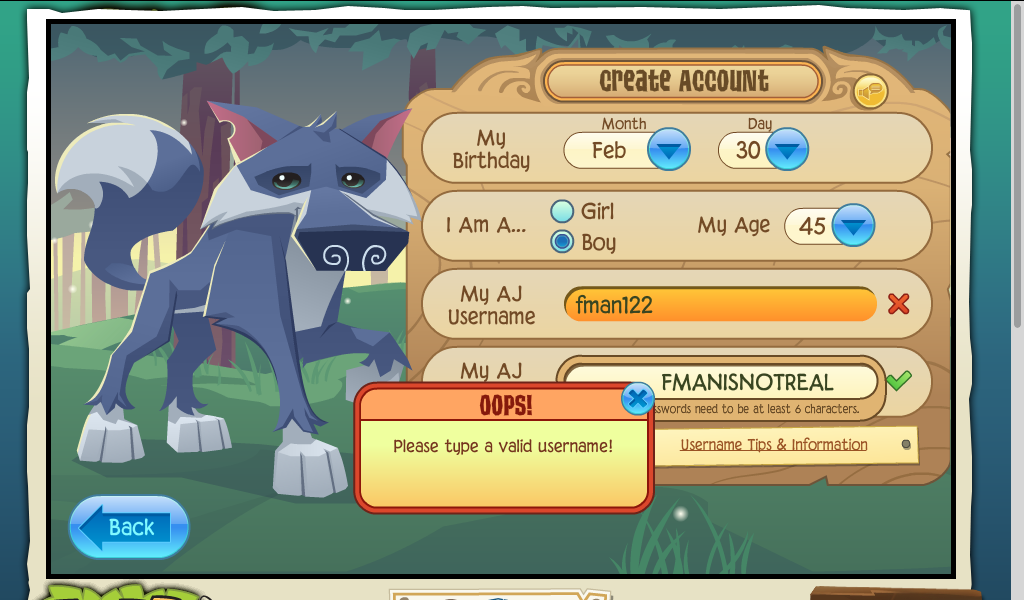Open Username Tips & Information link
Image resolution: width=1024 pixels, height=600 pixels.
pyautogui.click(x=774, y=445)
